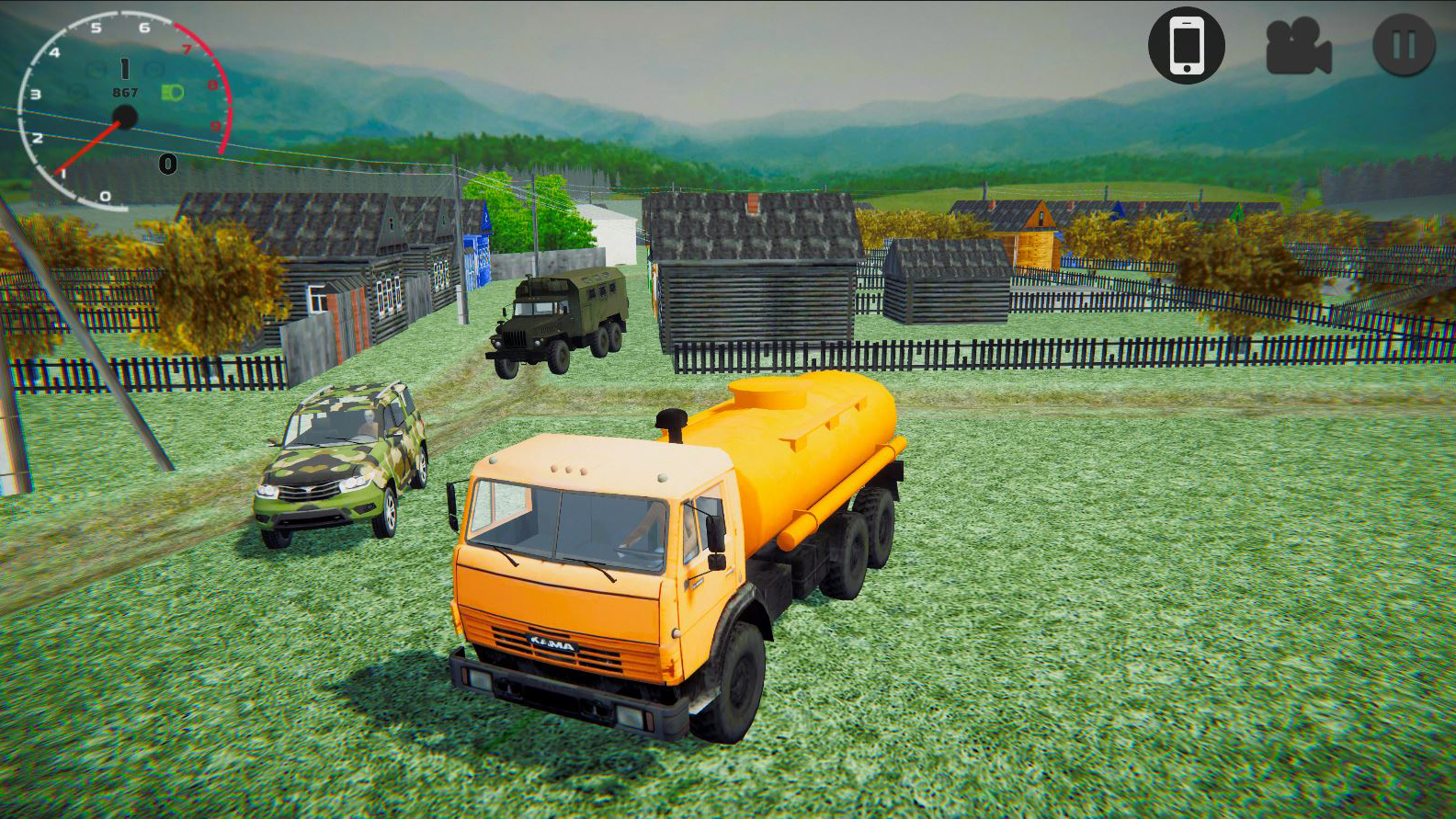Switch camera view using the video camera icon
The image size is (1456, 819).
click(x=1297, y=46)
